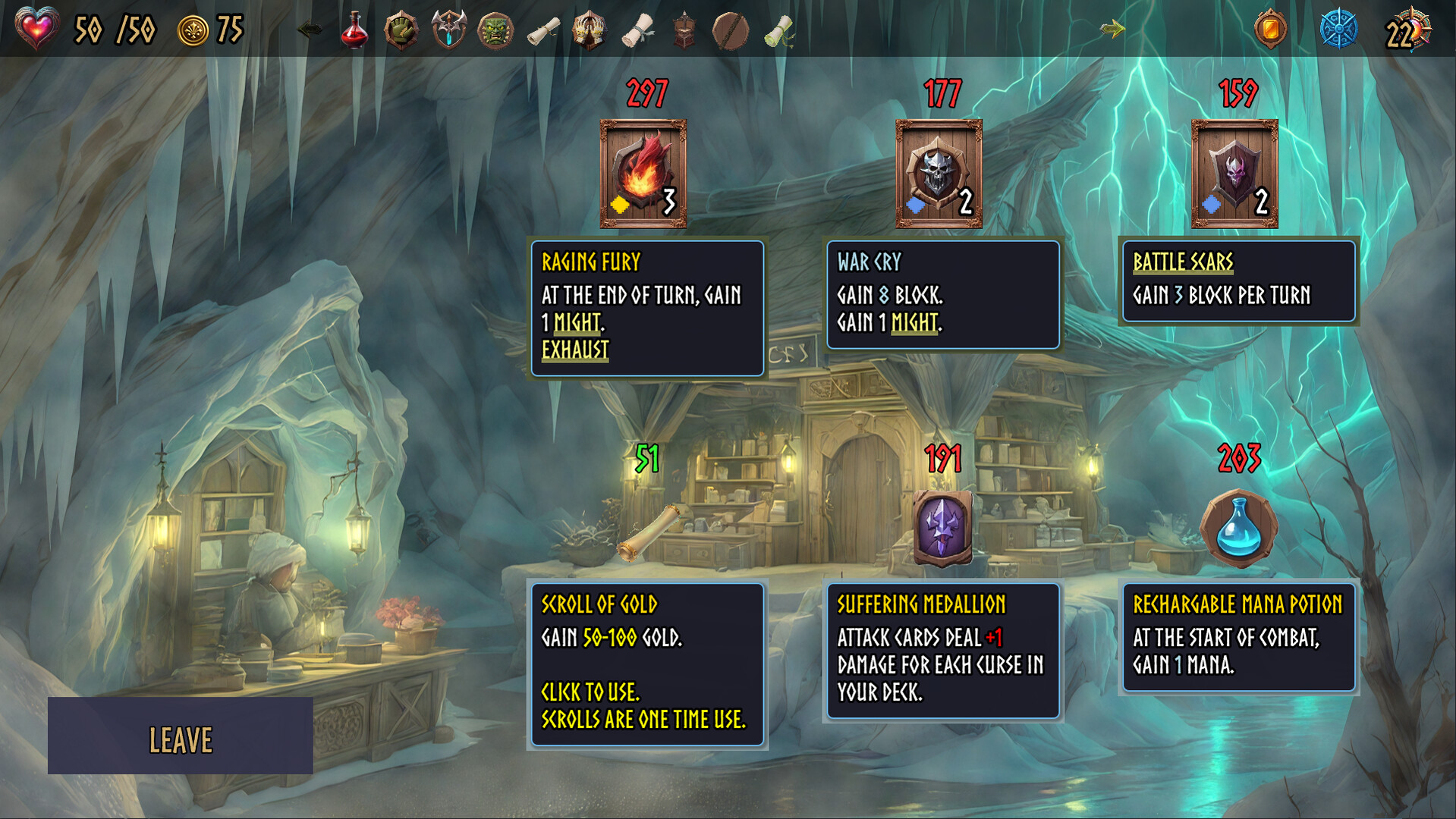Screen dimensions: 1456x819
Task: Click the red potion in the relic bar
Action: tap(354, 30)
